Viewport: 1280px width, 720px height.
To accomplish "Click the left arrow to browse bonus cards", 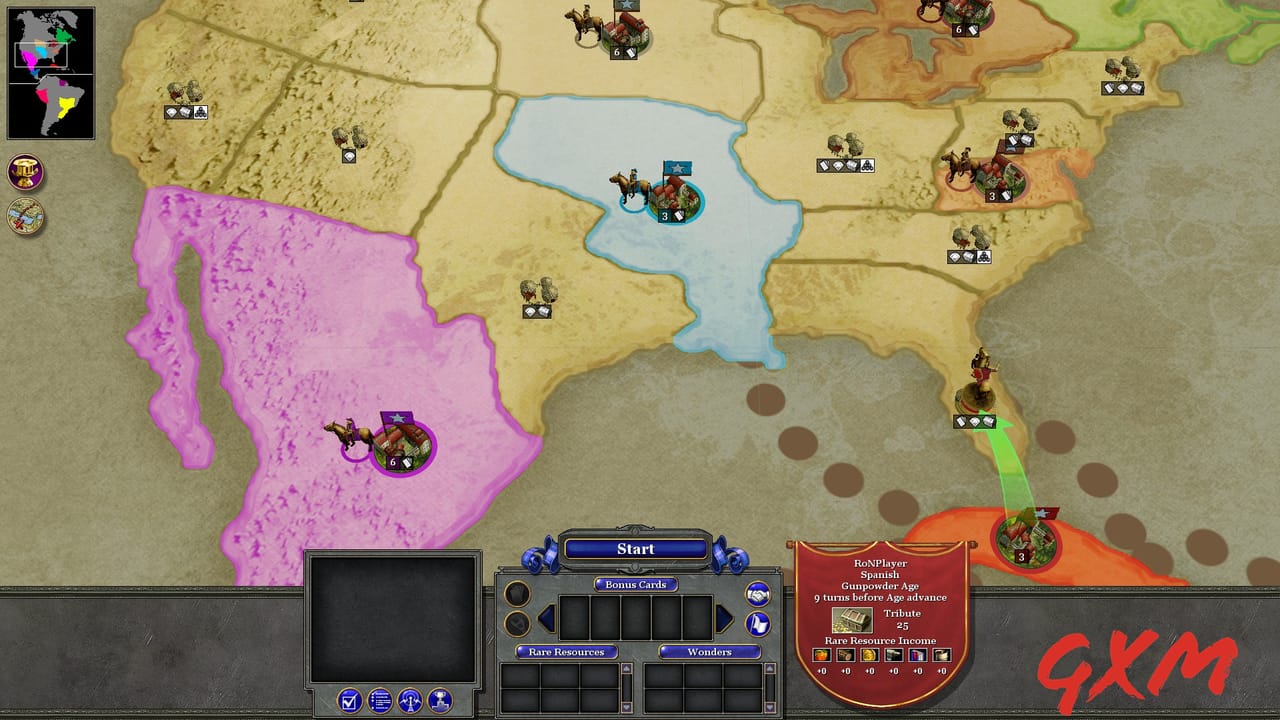I will [x=545, y=617].
